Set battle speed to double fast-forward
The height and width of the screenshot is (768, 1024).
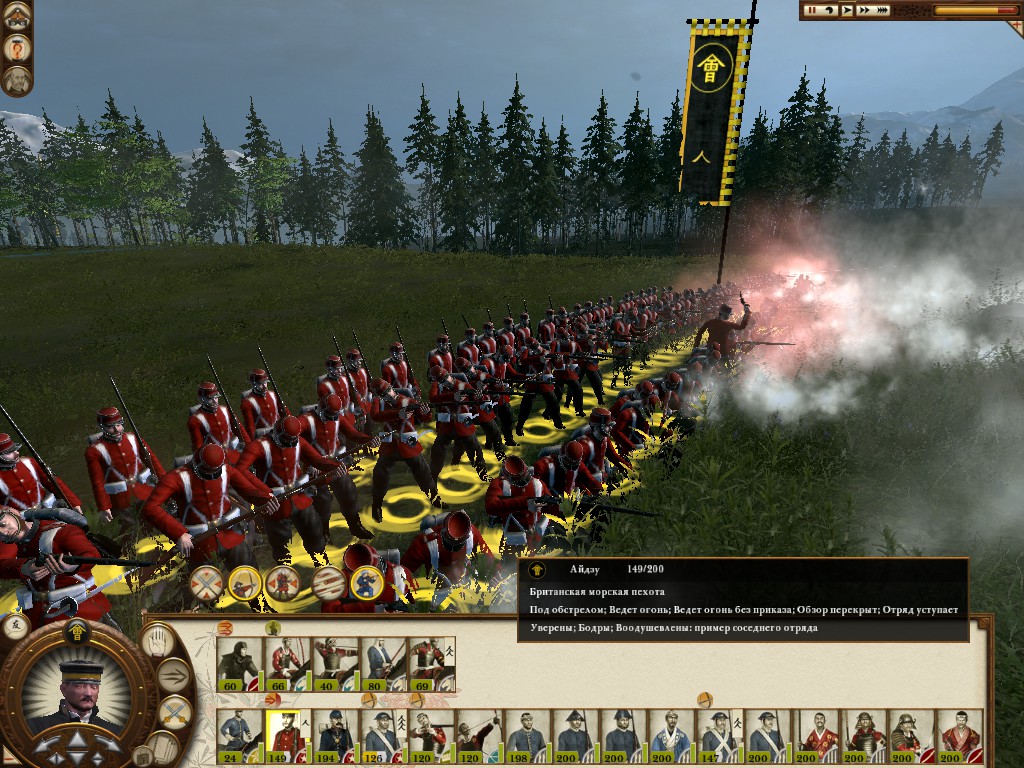click(x=864, y=10)
